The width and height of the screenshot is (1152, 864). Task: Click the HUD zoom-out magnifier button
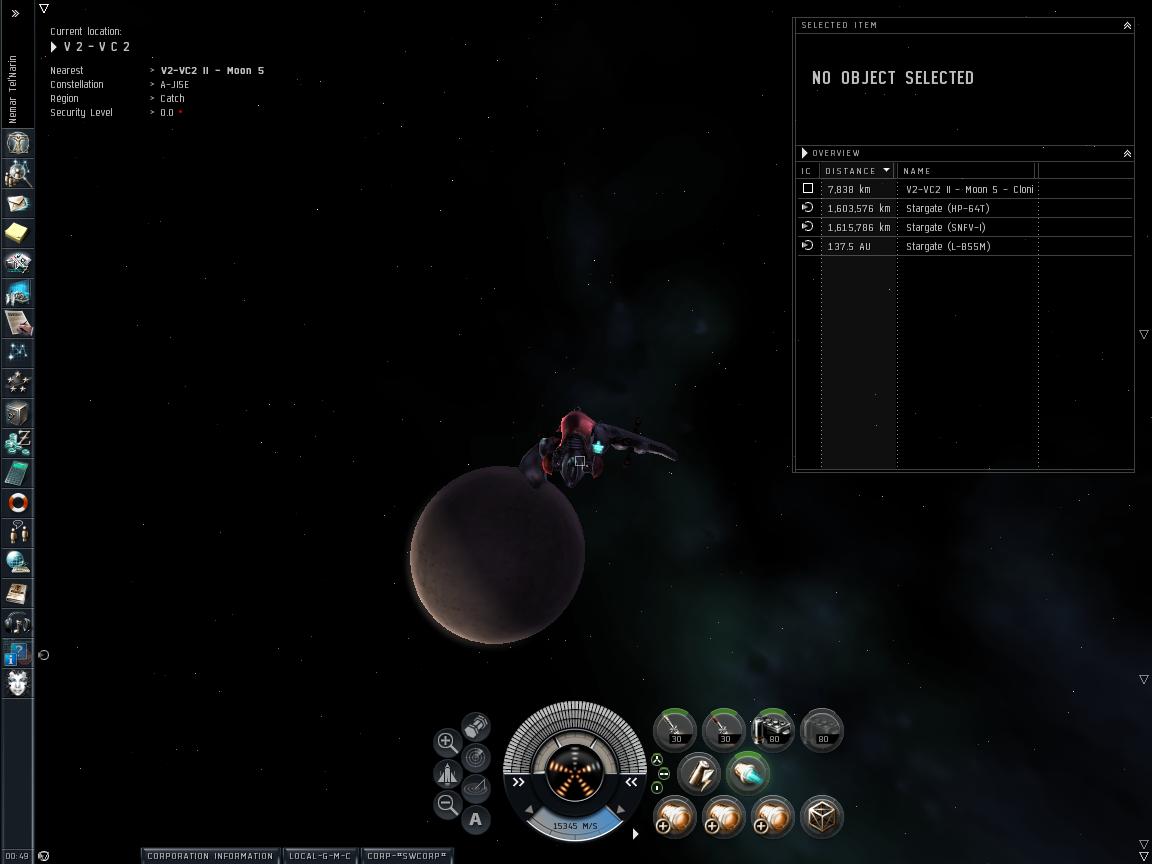point(447,804)
